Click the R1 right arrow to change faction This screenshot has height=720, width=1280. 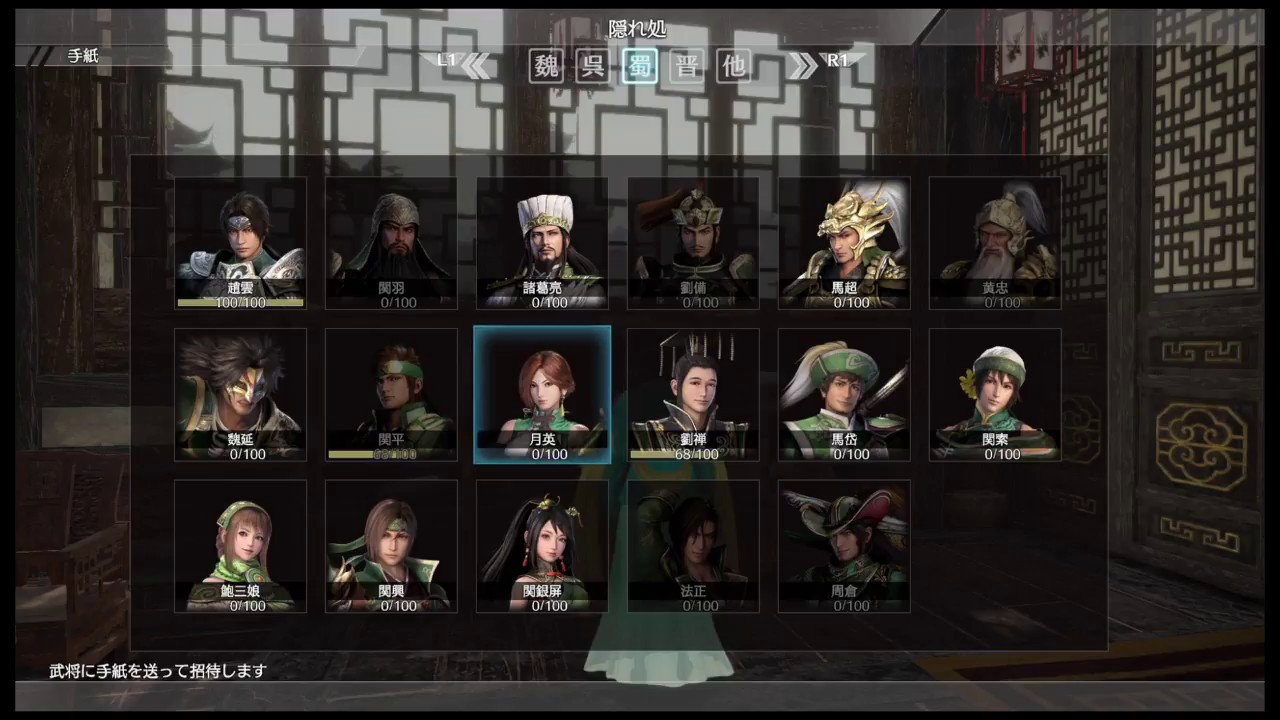pos(800,65)
